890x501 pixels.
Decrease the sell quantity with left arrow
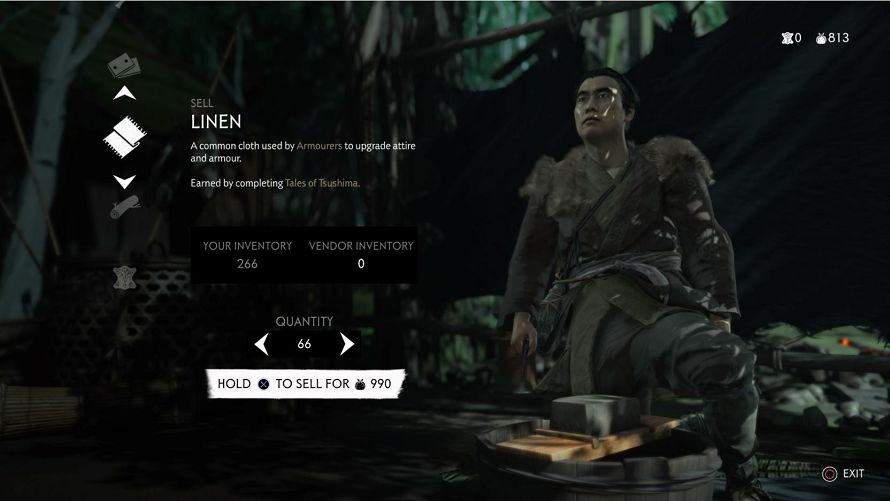pyautogui.click(x=262, y=344)
